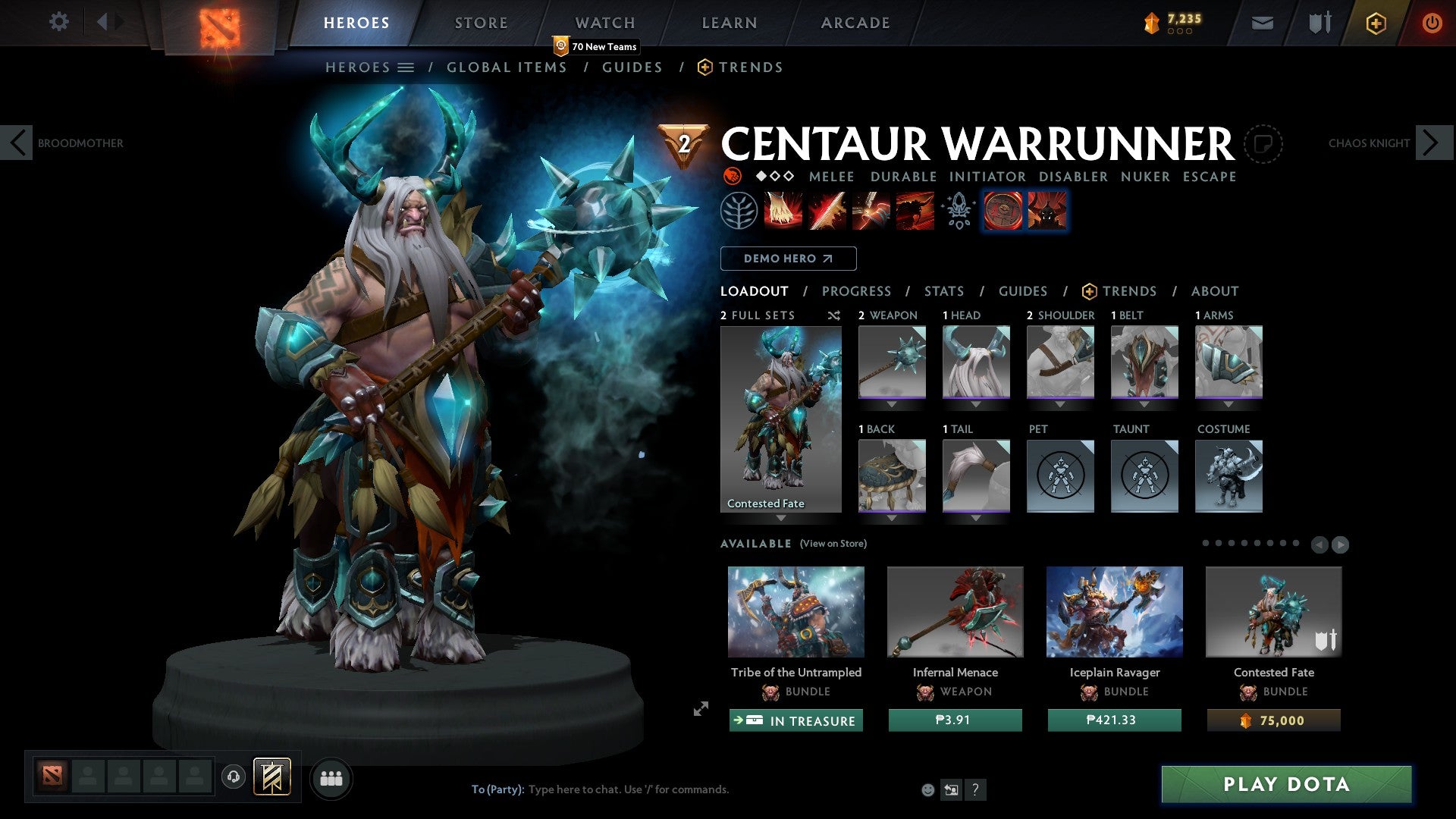Select the Iceplain Ravager bundle thumbnail
The width and height of the screenshot is (1456, 819).
1114,611
